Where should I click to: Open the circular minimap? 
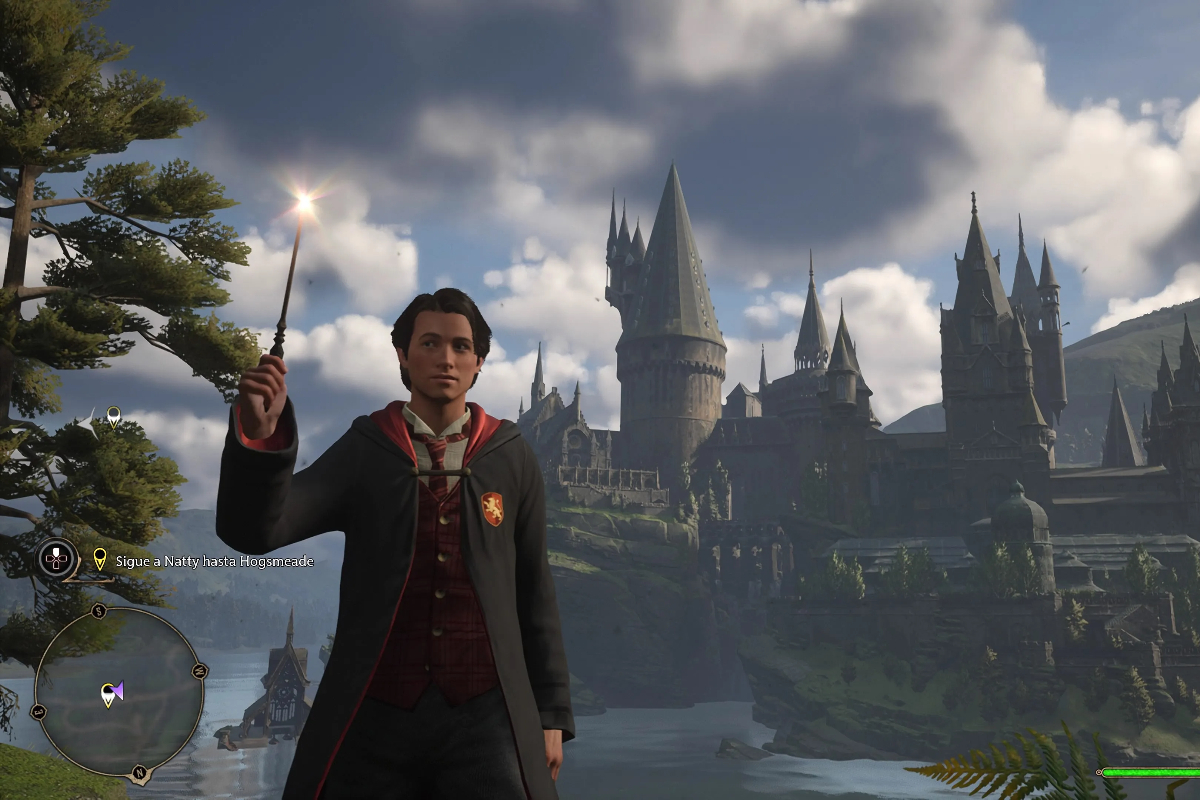119,693
